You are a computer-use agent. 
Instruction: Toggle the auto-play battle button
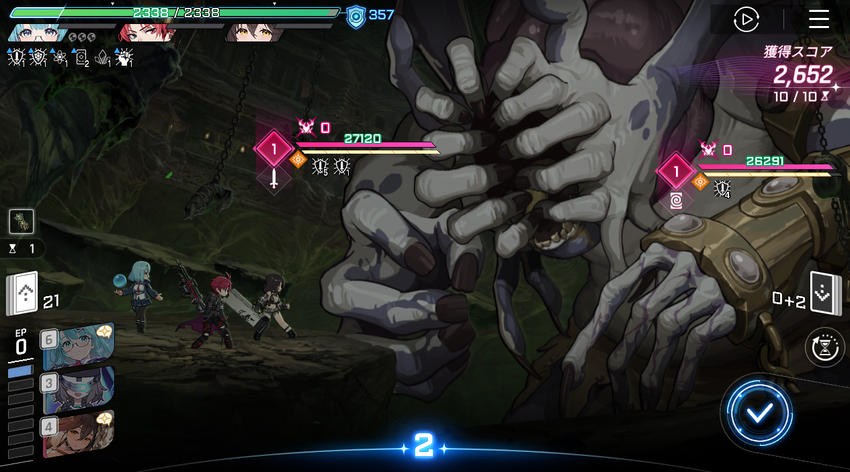click(746, 19)
